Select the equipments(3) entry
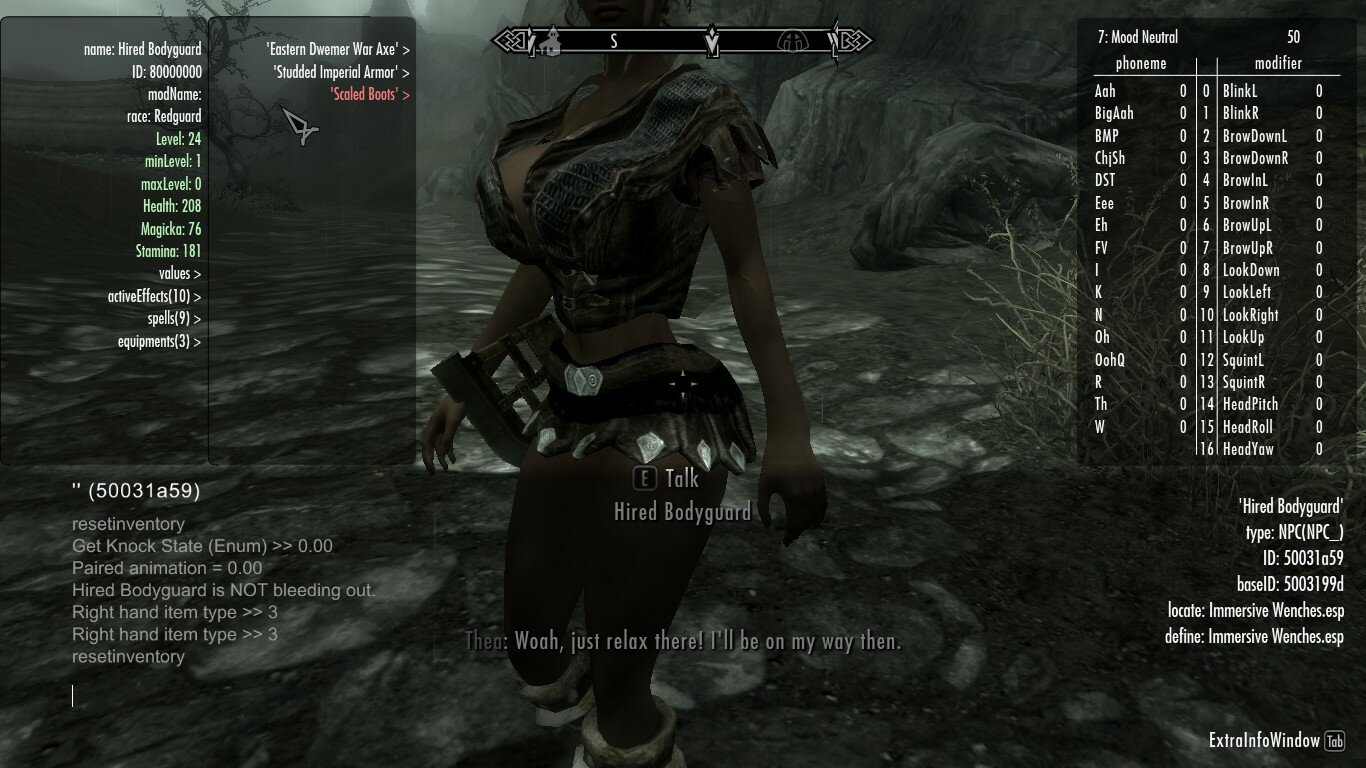Image resolution: width=1366 pixels, height=768 pixels. click(x=159, y=342)
